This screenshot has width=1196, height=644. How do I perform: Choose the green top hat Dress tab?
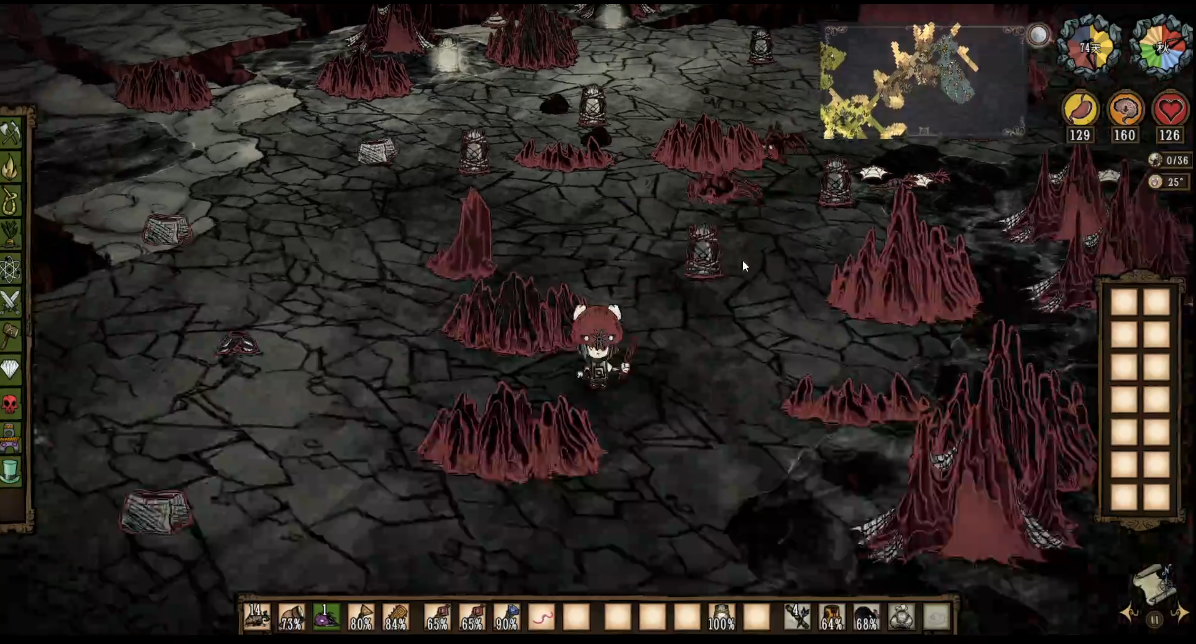click(x=11, y=471)
